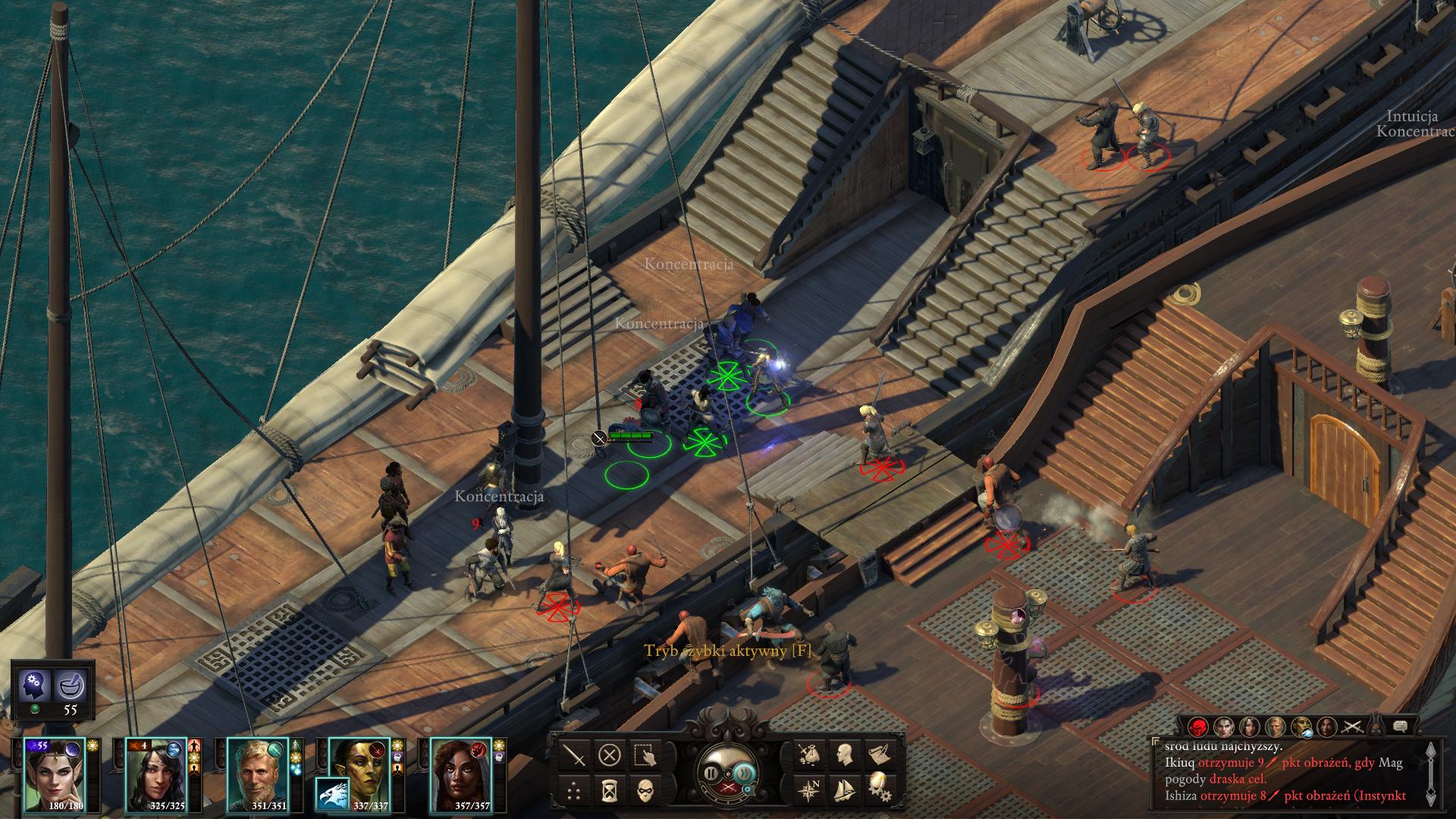Open the map with the compass icon
This screenshot has height=819, width=1456.
(810, 789)
